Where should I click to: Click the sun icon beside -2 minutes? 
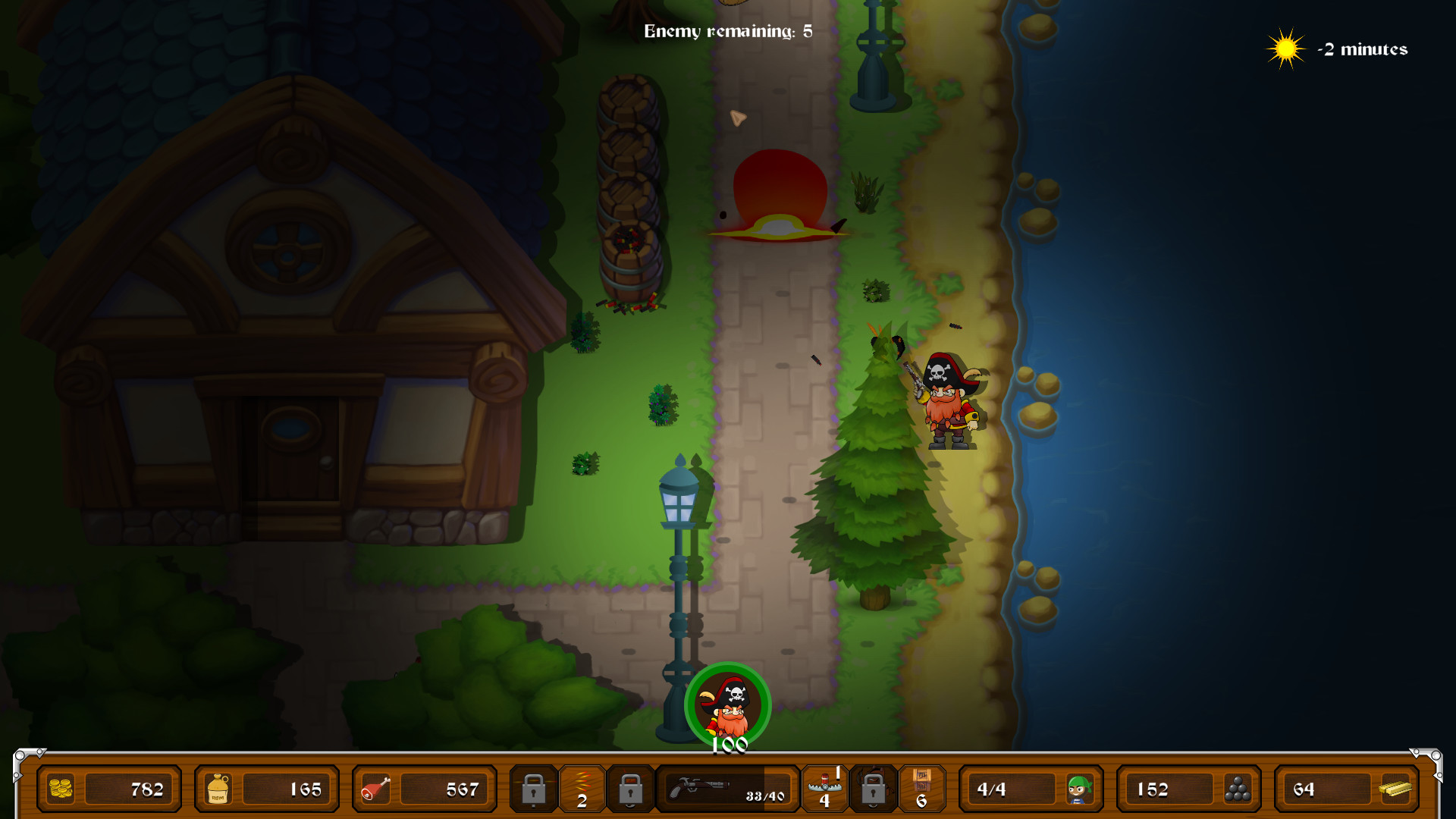pos(1285,49)
